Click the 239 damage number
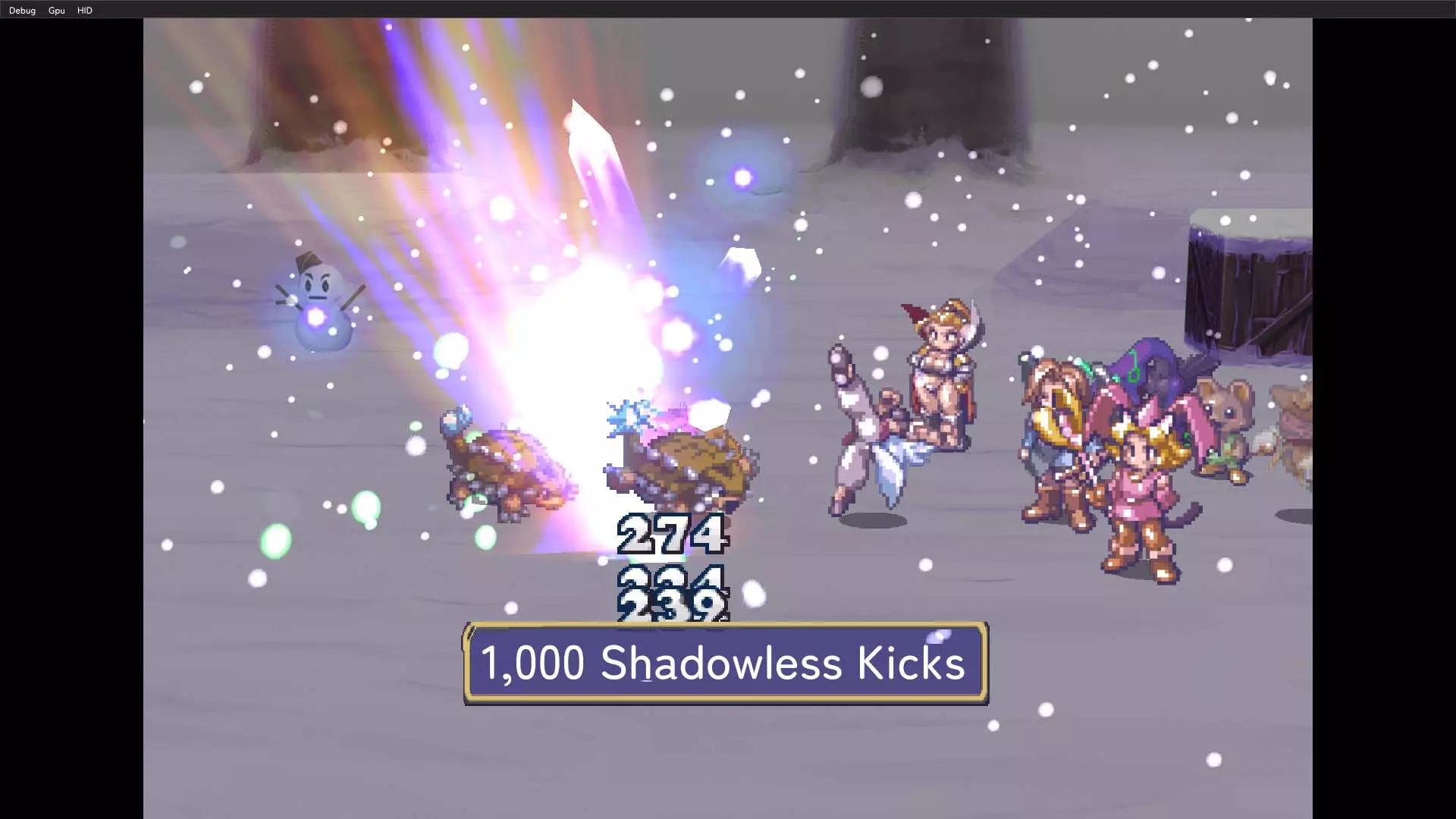 670,603
